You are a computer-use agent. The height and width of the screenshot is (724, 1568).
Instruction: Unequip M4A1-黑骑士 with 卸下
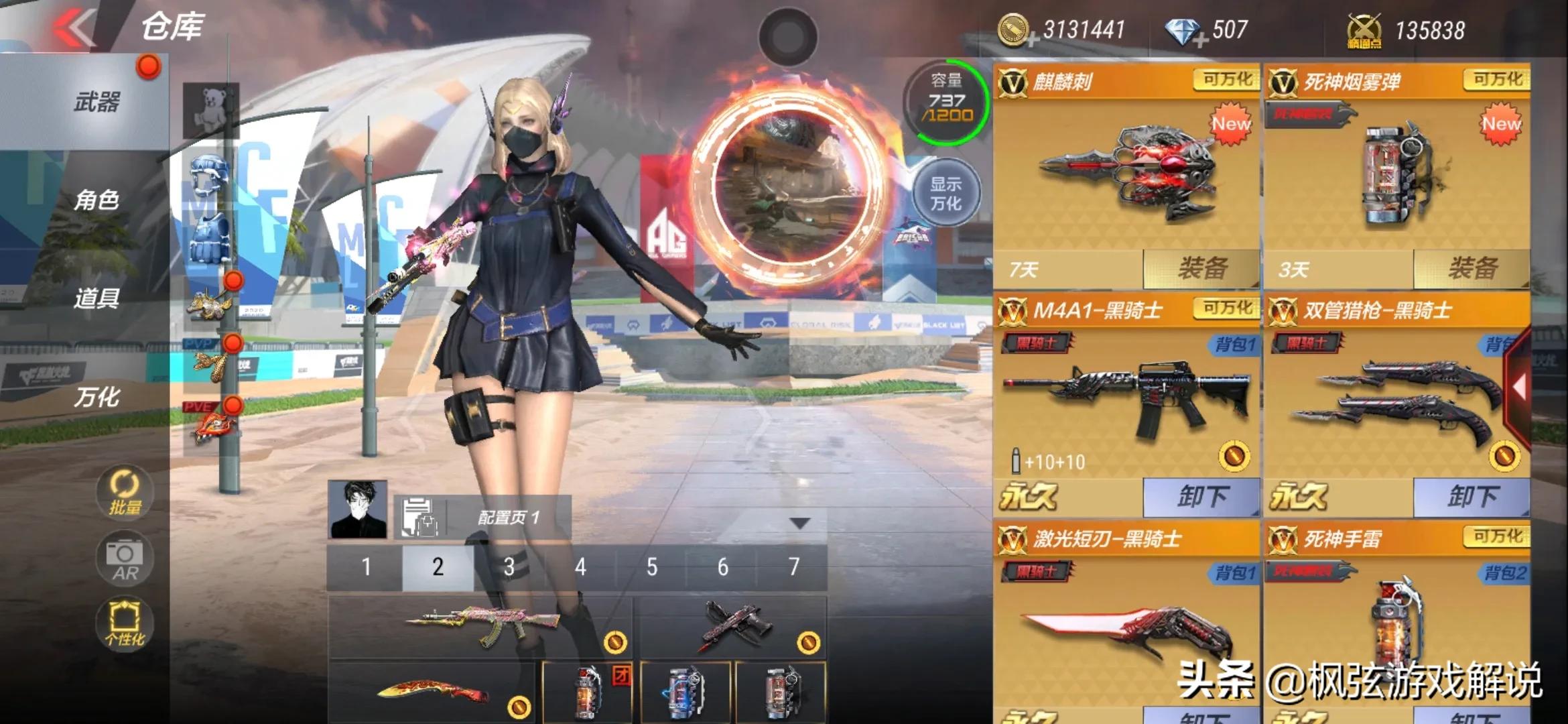1201,497
